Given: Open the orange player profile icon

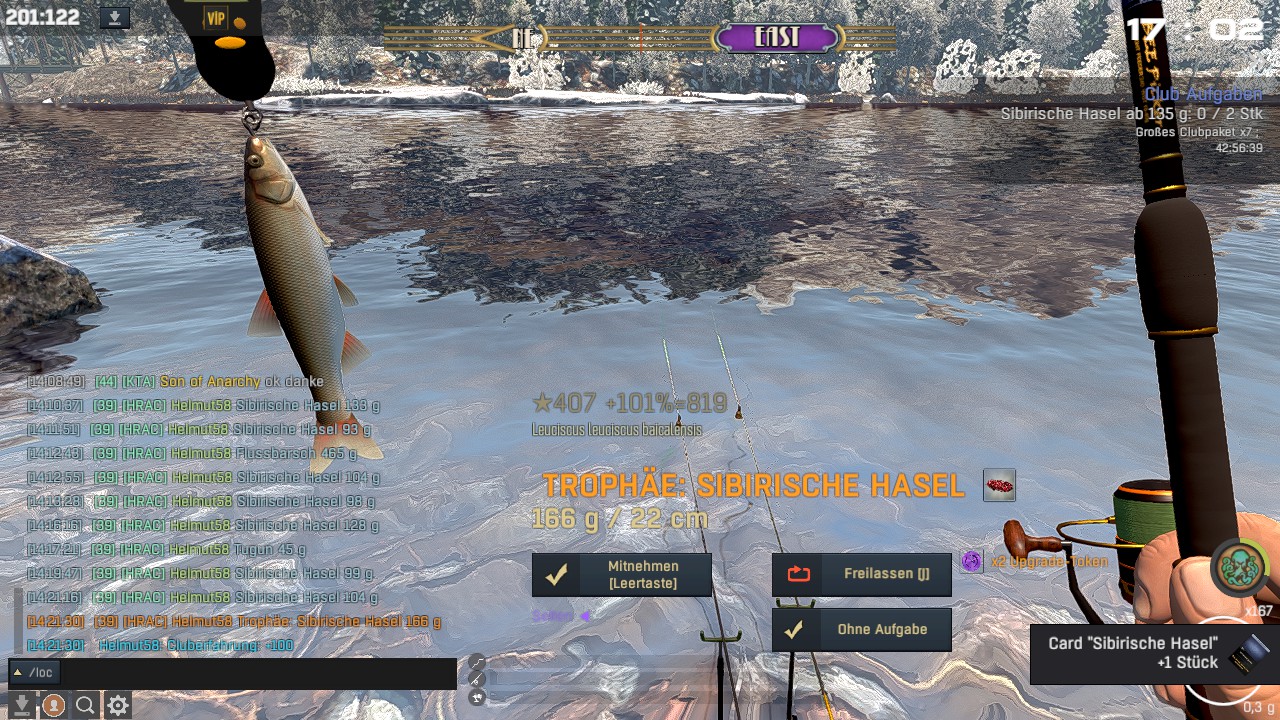Looking at the screenshot, I should click(53, 706).
